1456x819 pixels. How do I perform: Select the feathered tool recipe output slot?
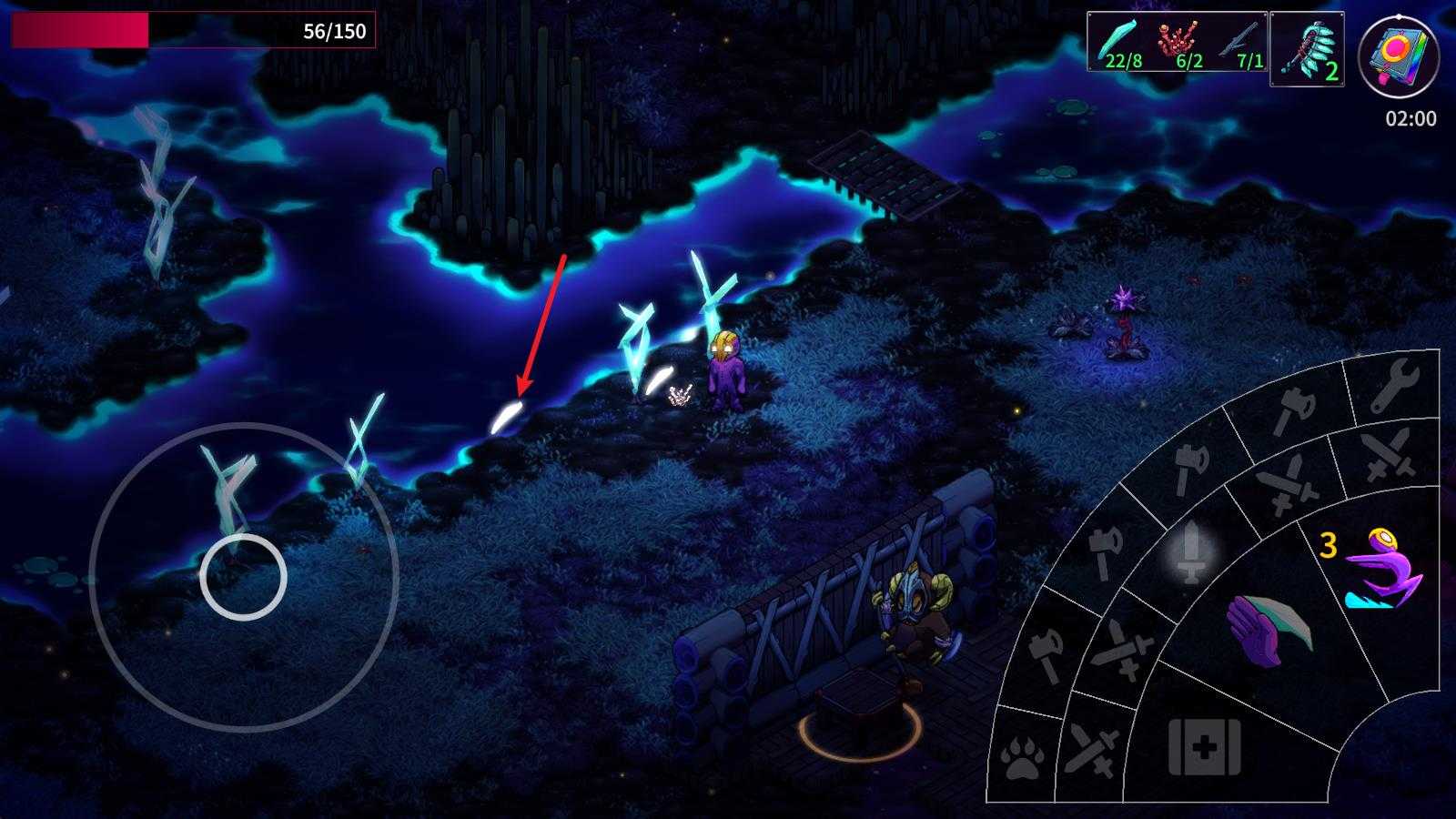(1307, 49)
